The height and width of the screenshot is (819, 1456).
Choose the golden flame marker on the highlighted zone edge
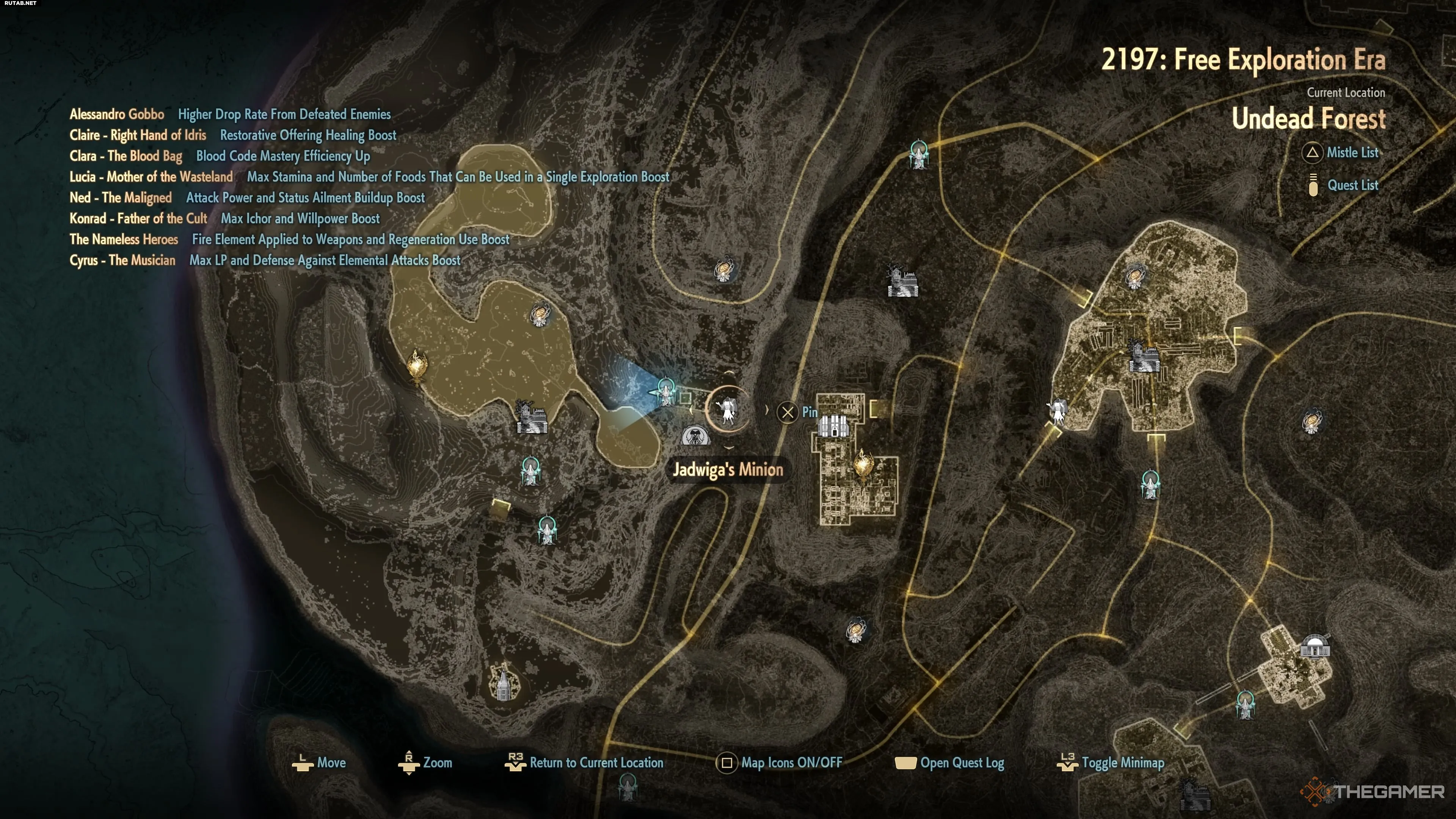tap(417, 366)
